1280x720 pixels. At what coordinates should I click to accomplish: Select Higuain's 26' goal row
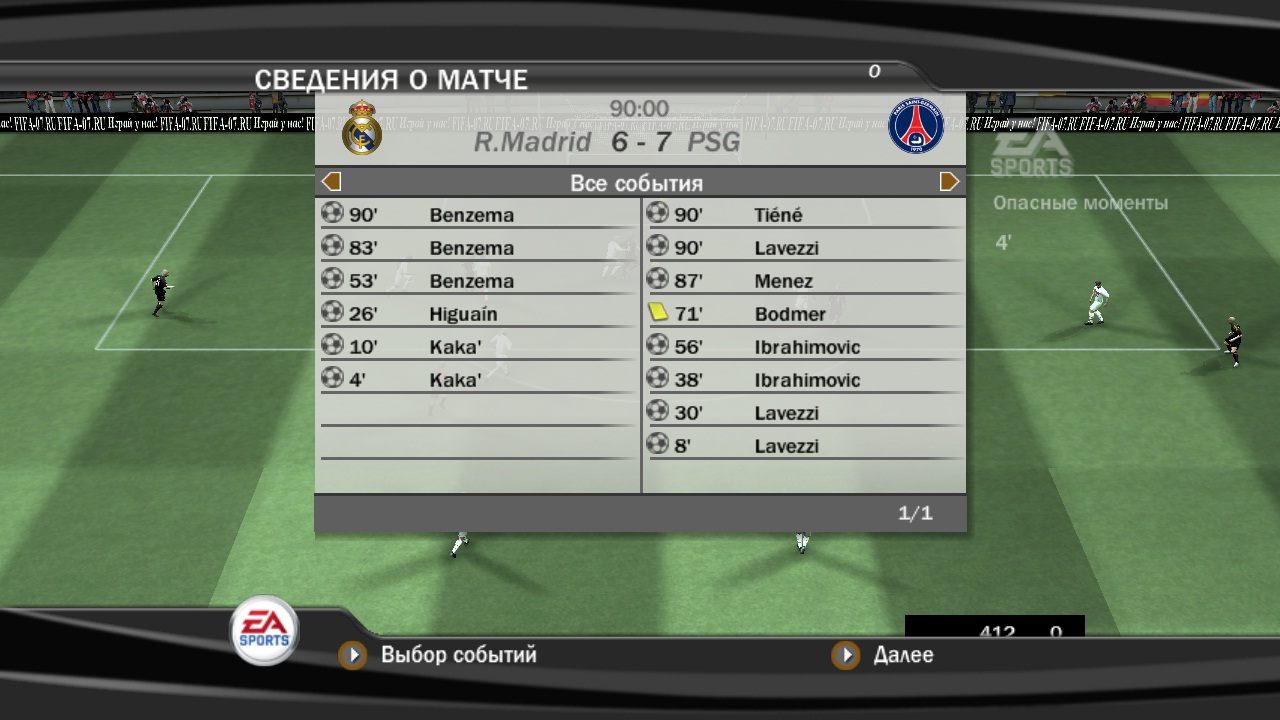click(478, 314)
